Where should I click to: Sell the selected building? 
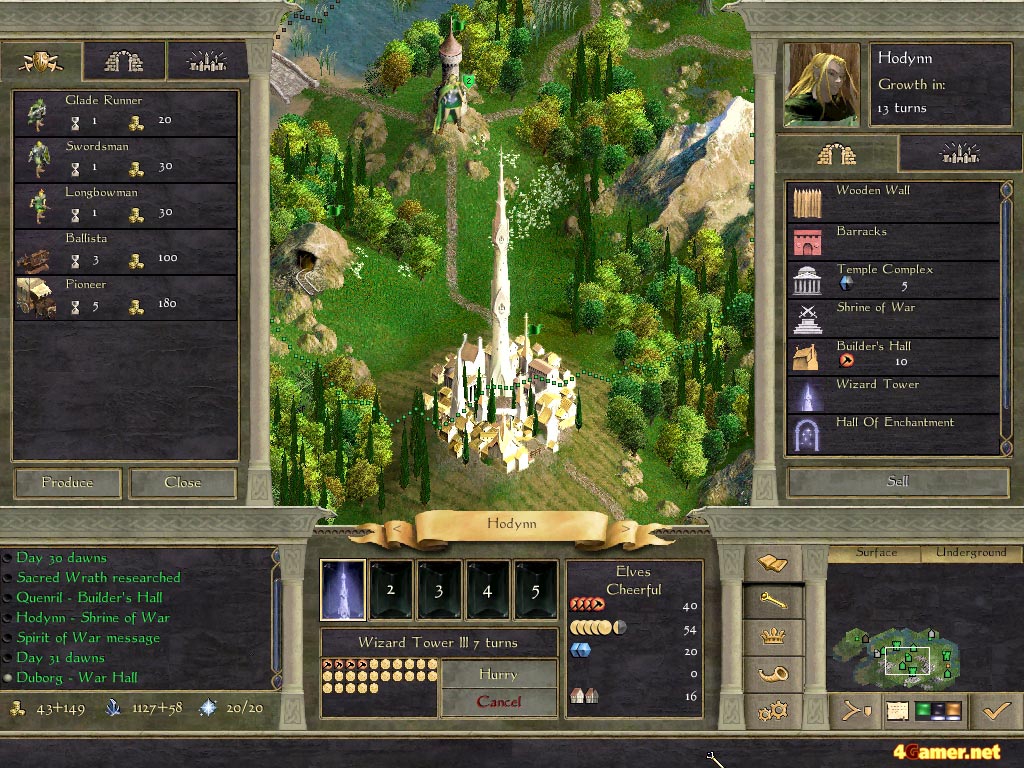pyautogui.click(x=898, y=481)
